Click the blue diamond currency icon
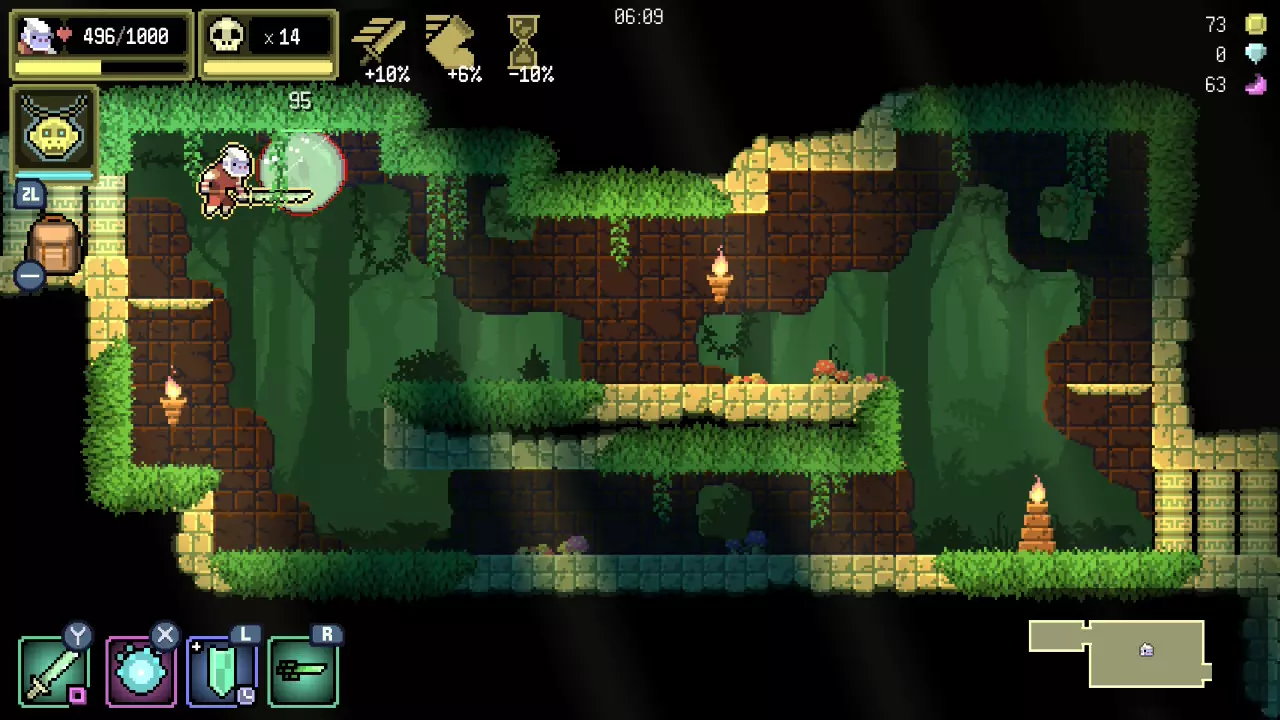 (1256, 55)
